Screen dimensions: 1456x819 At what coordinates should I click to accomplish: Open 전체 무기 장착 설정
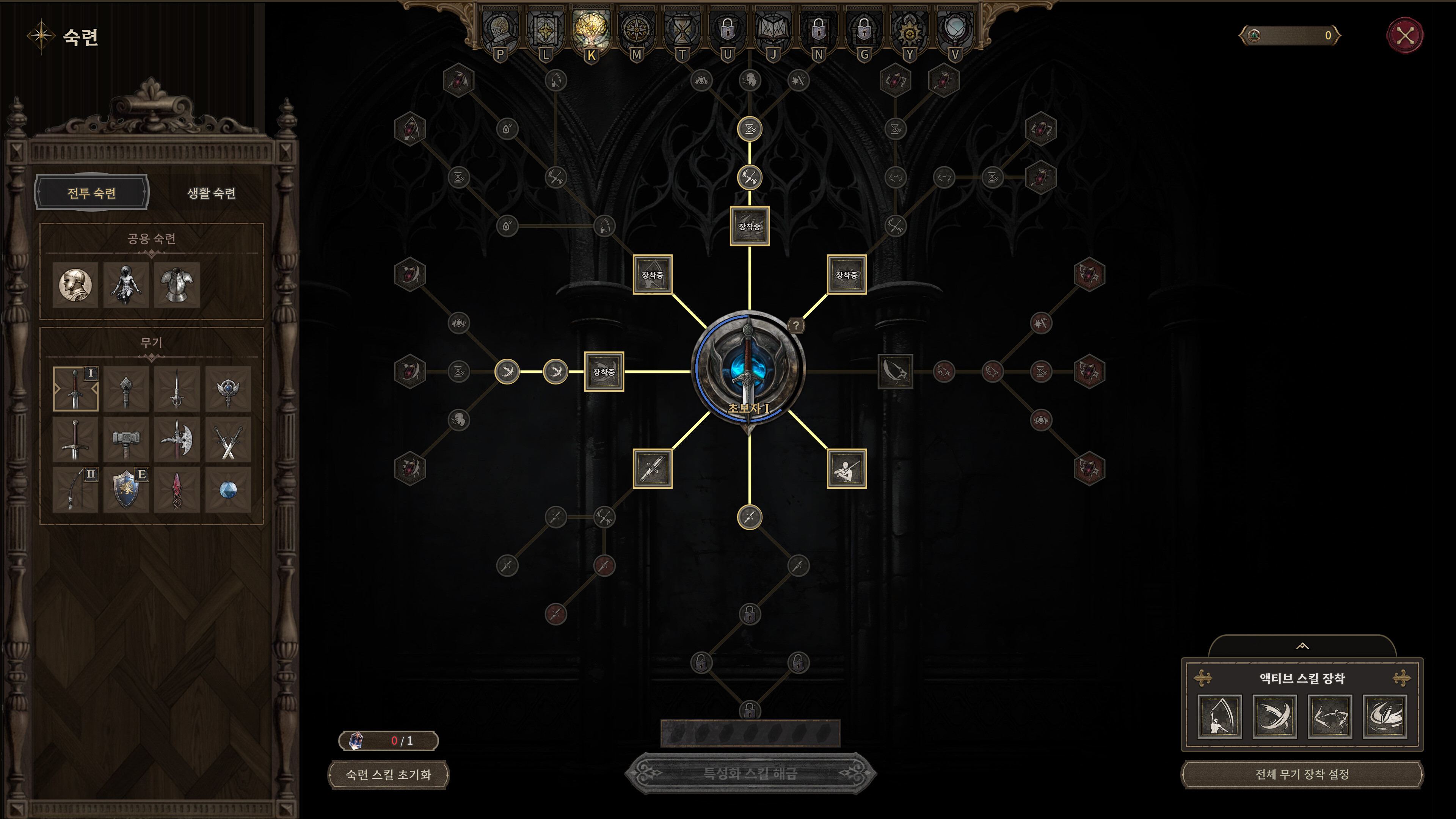pos(1302,775)
